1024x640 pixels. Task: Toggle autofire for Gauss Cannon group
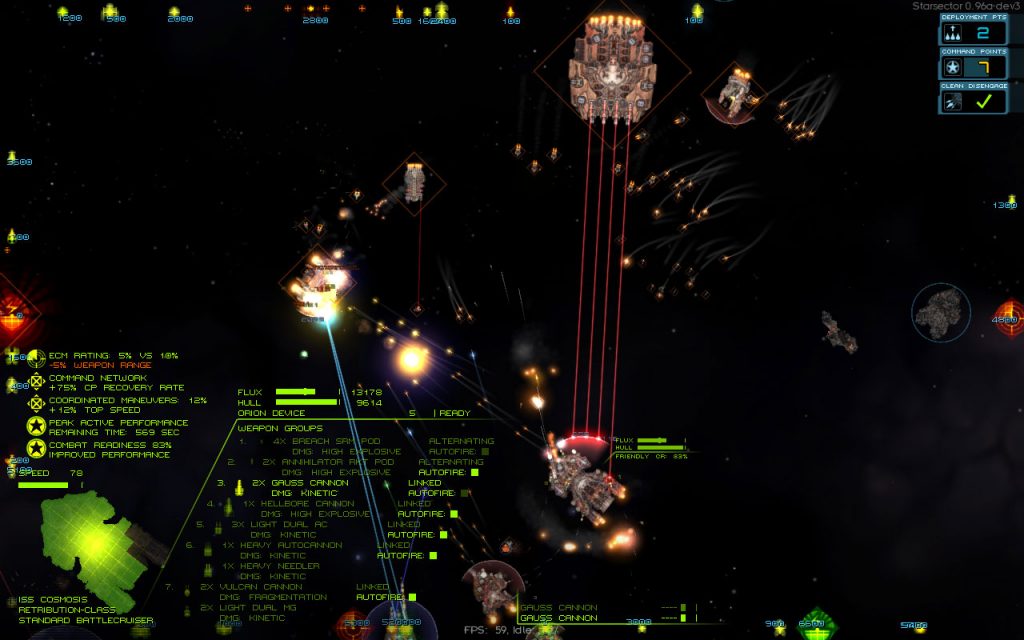pos(464,493)
